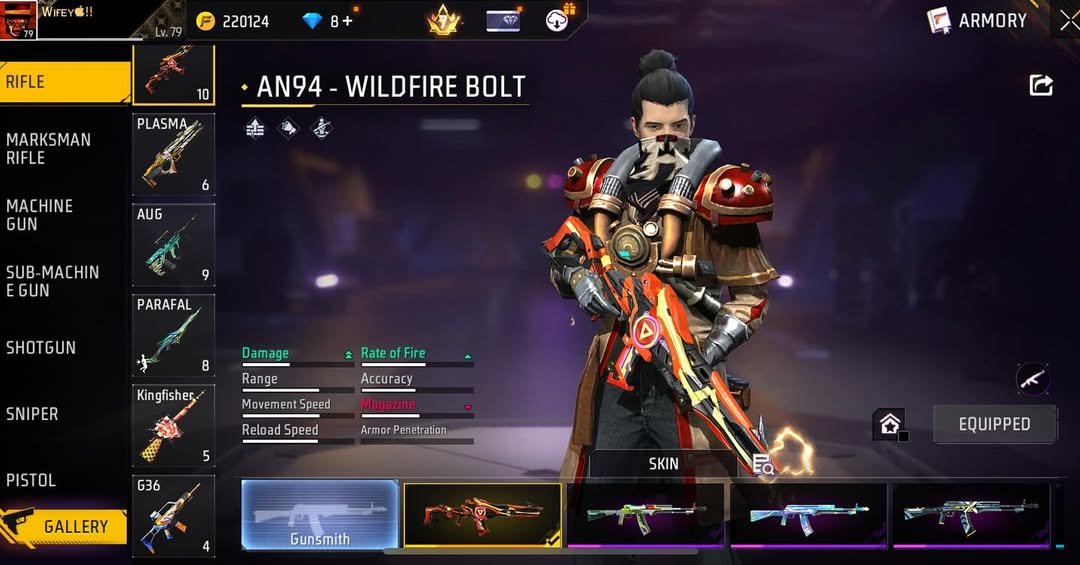Add more diamonds with the plus
Screen dimensions: 1080x565
[347, 21]
